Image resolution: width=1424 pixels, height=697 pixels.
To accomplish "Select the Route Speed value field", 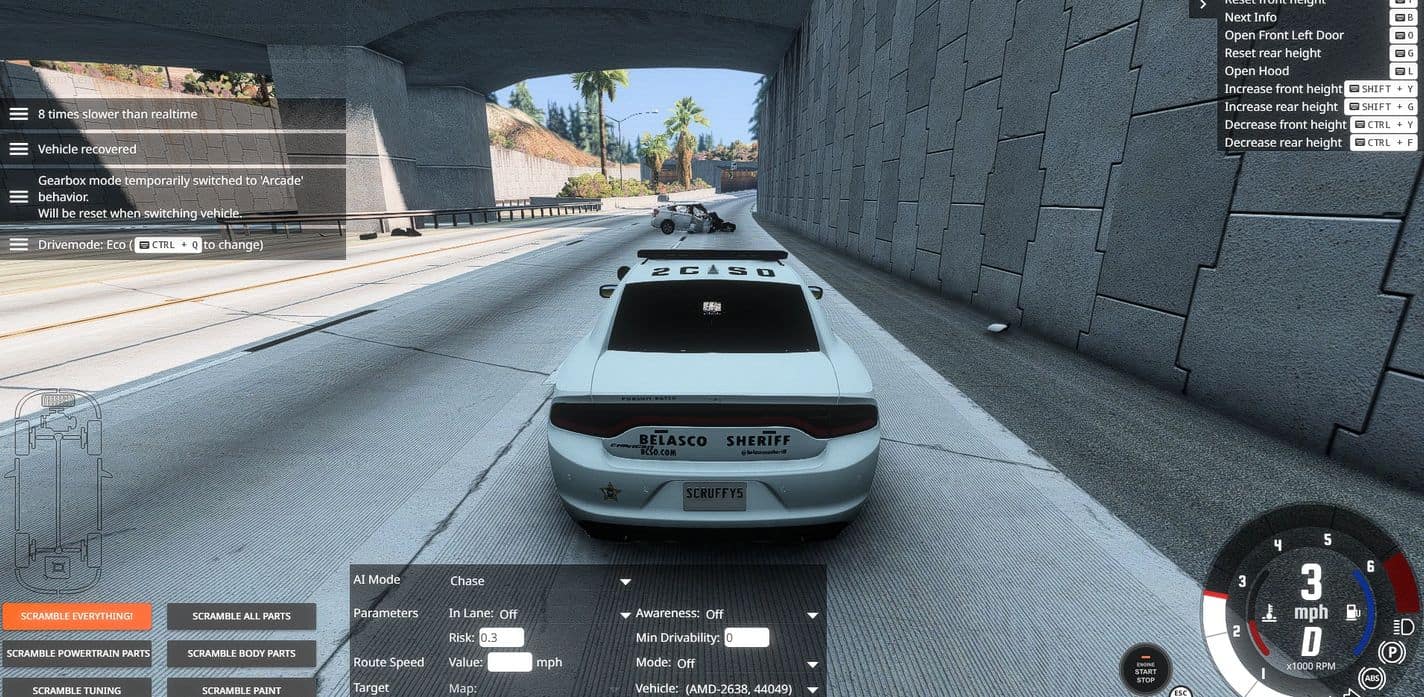I will [x=509, y=662].
